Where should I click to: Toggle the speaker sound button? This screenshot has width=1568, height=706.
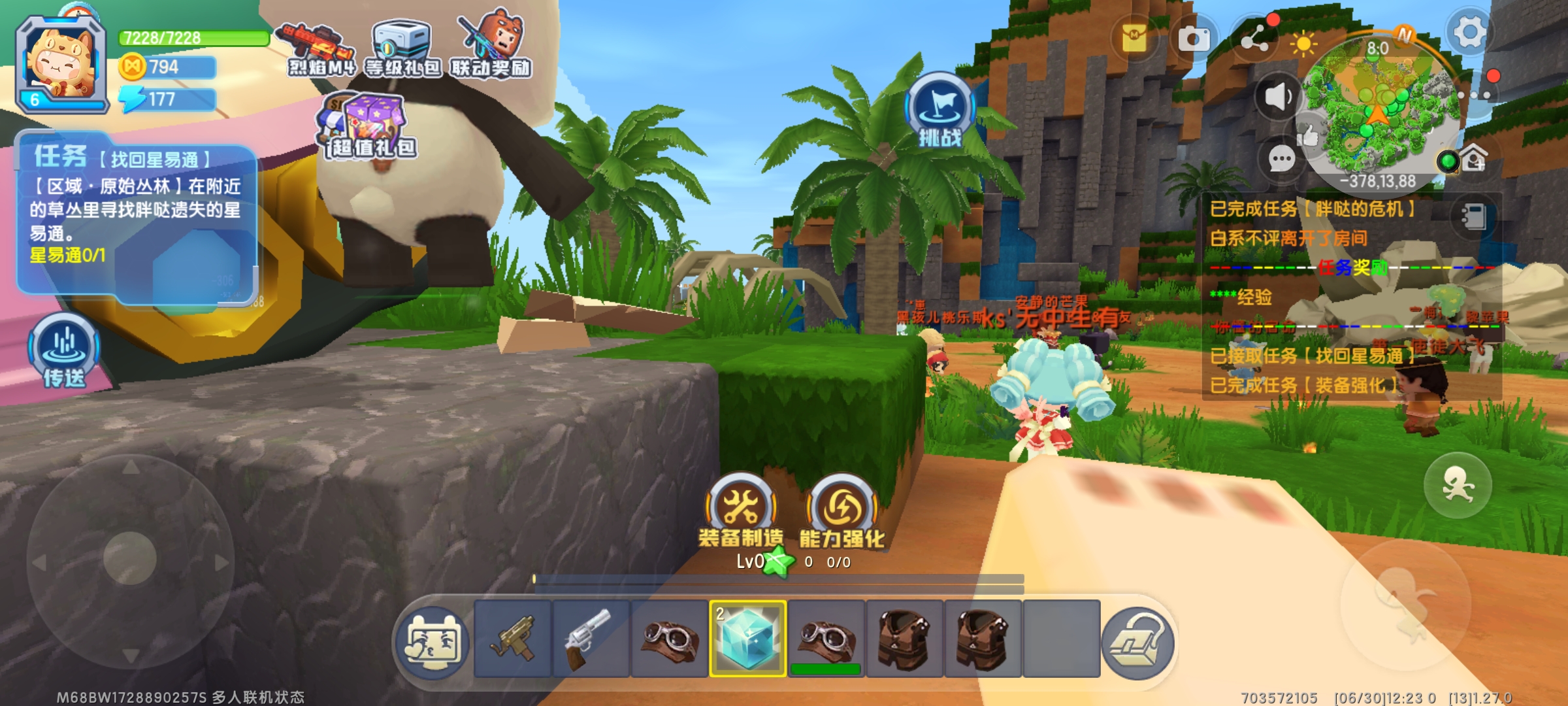click(x=1277, y=97)
